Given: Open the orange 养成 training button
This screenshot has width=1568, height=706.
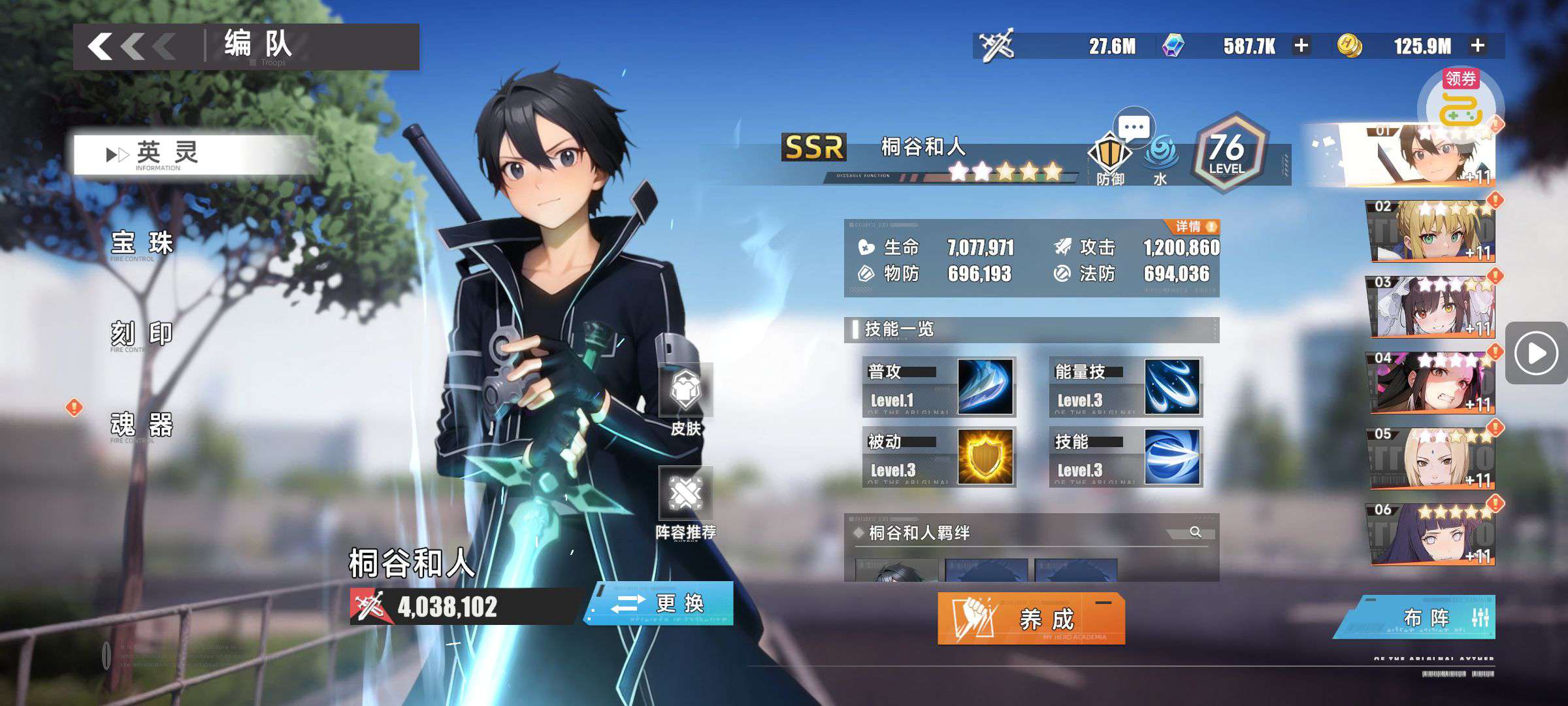Looking at the screenshot, I should (1031, 618).
